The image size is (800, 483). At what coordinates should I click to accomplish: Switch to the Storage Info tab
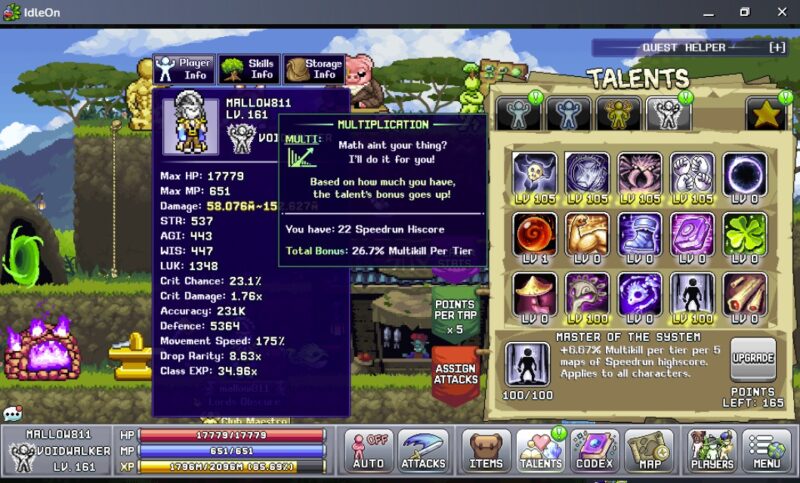tap(314, 68)
